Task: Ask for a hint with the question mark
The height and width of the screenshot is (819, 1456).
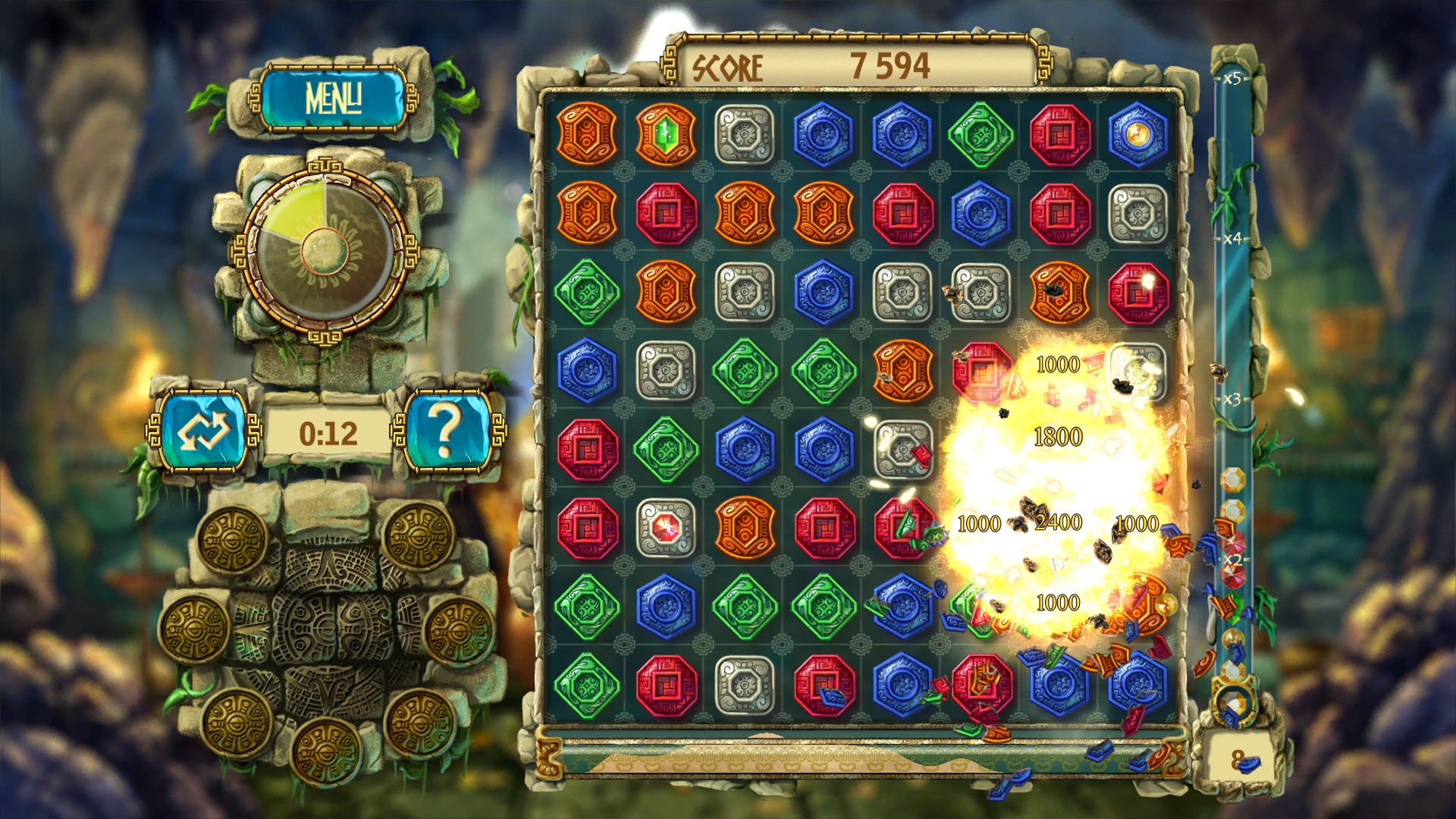Action: (447, 431)
